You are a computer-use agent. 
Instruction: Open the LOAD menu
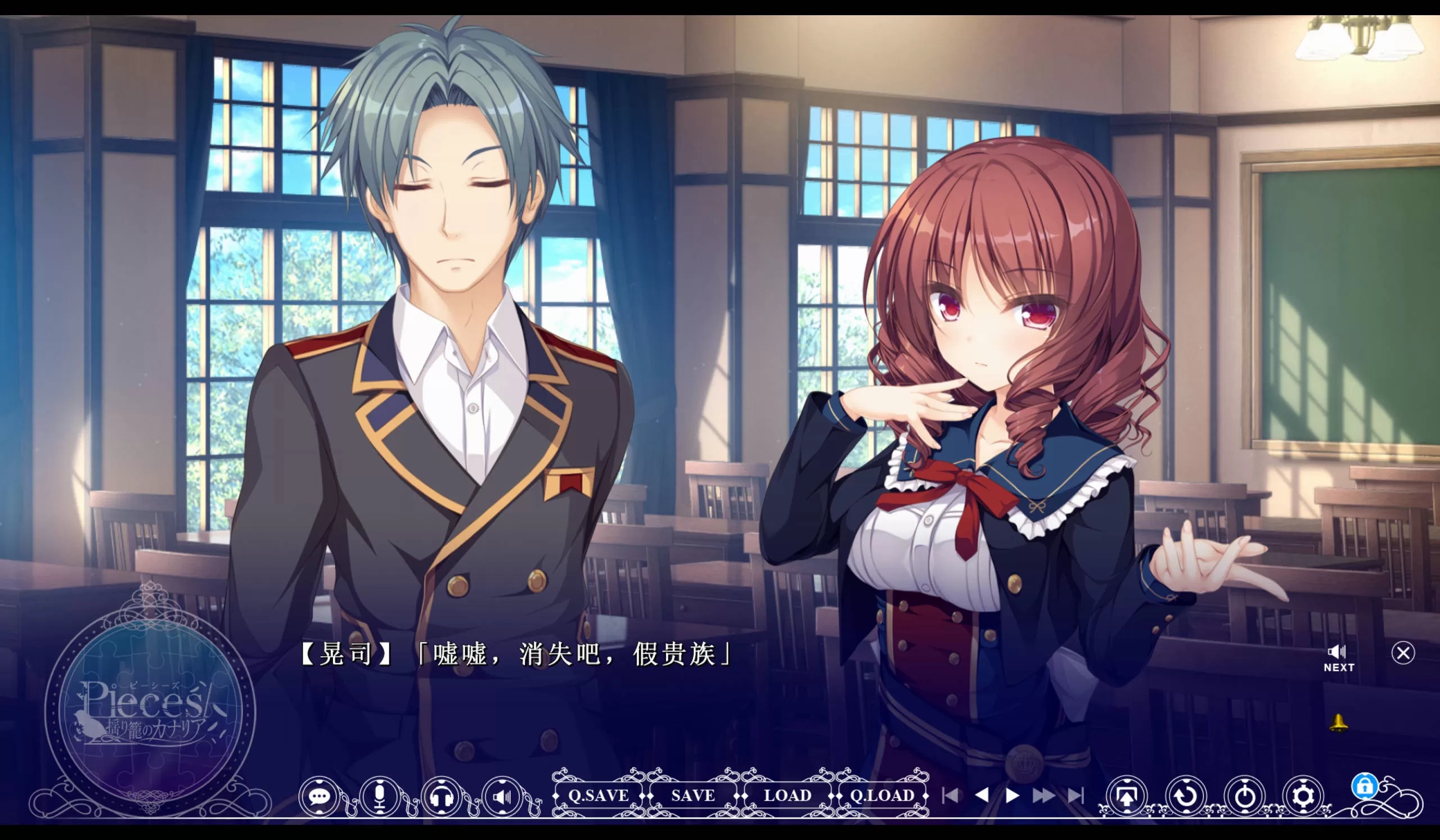pyautogui.click(x=787, y=796)
